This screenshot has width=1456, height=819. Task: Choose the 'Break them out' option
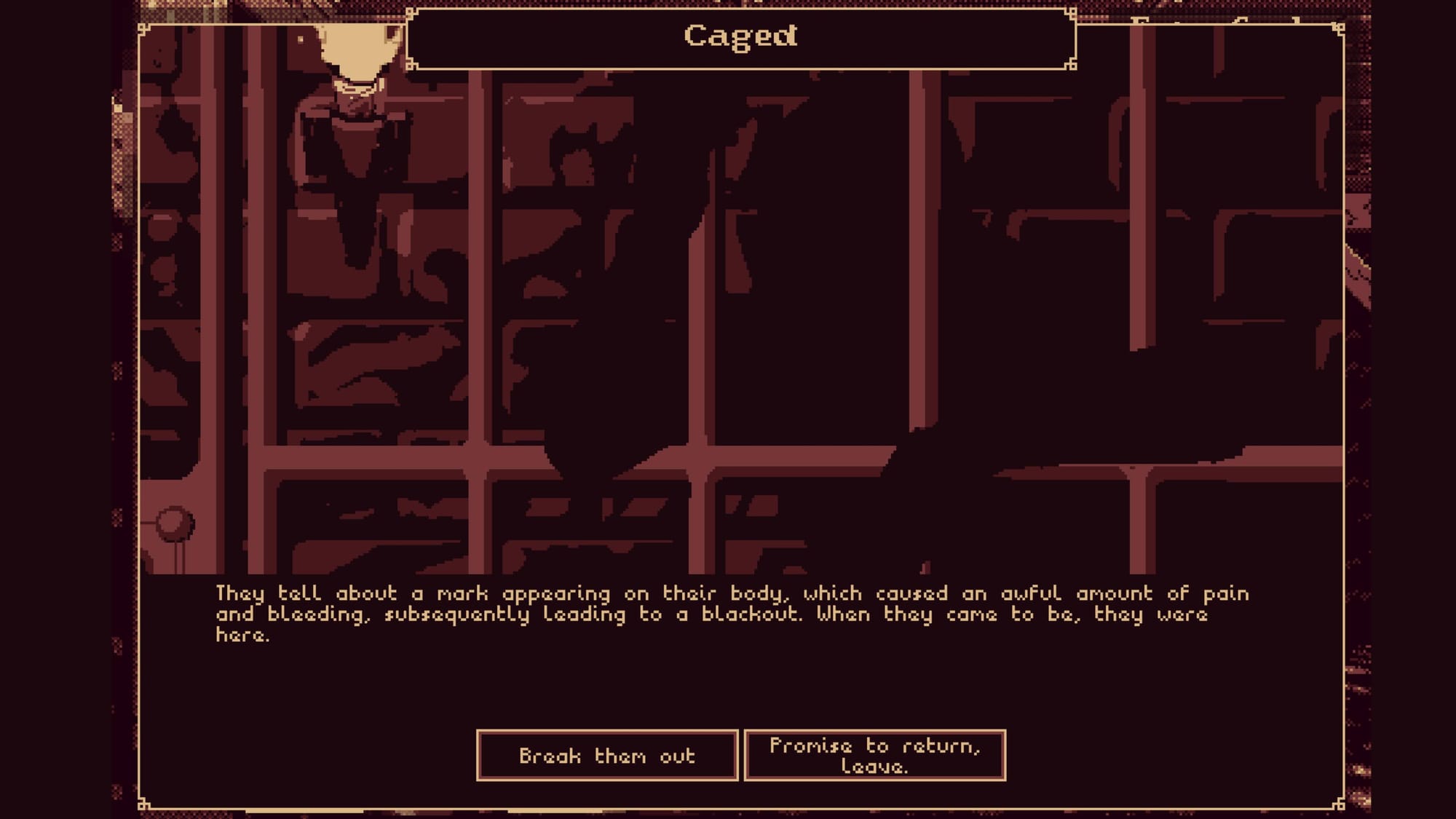pyautogui.click(x=607, y=756)
